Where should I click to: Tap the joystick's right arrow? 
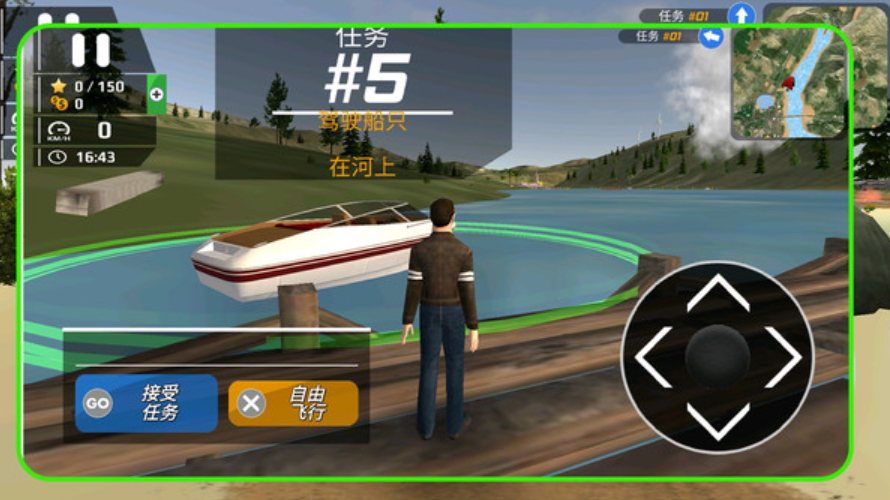pyautogui.click(x=783, y=357)
